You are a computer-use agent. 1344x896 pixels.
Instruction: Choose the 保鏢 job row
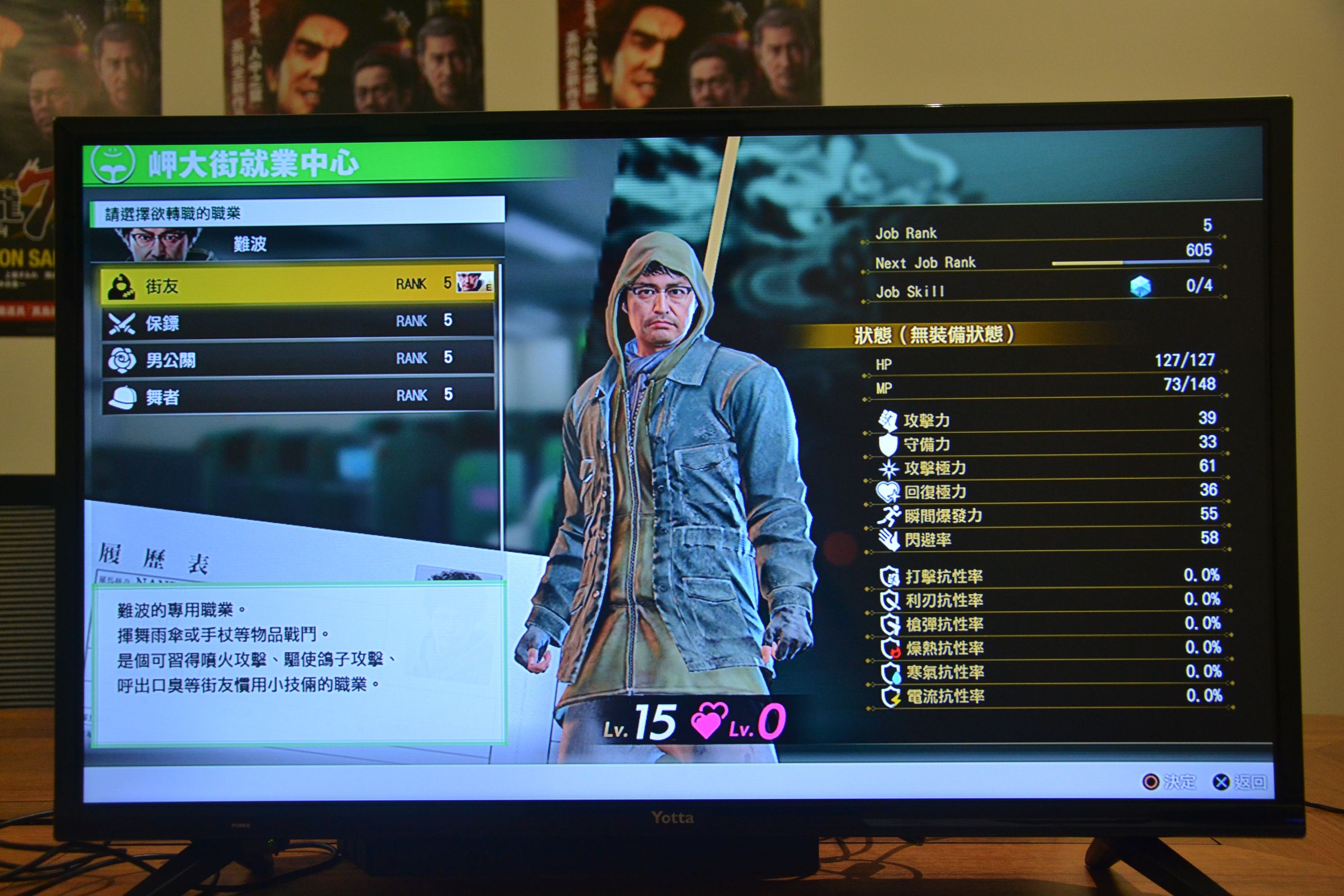pyautogui.click(x=297, y=322)
